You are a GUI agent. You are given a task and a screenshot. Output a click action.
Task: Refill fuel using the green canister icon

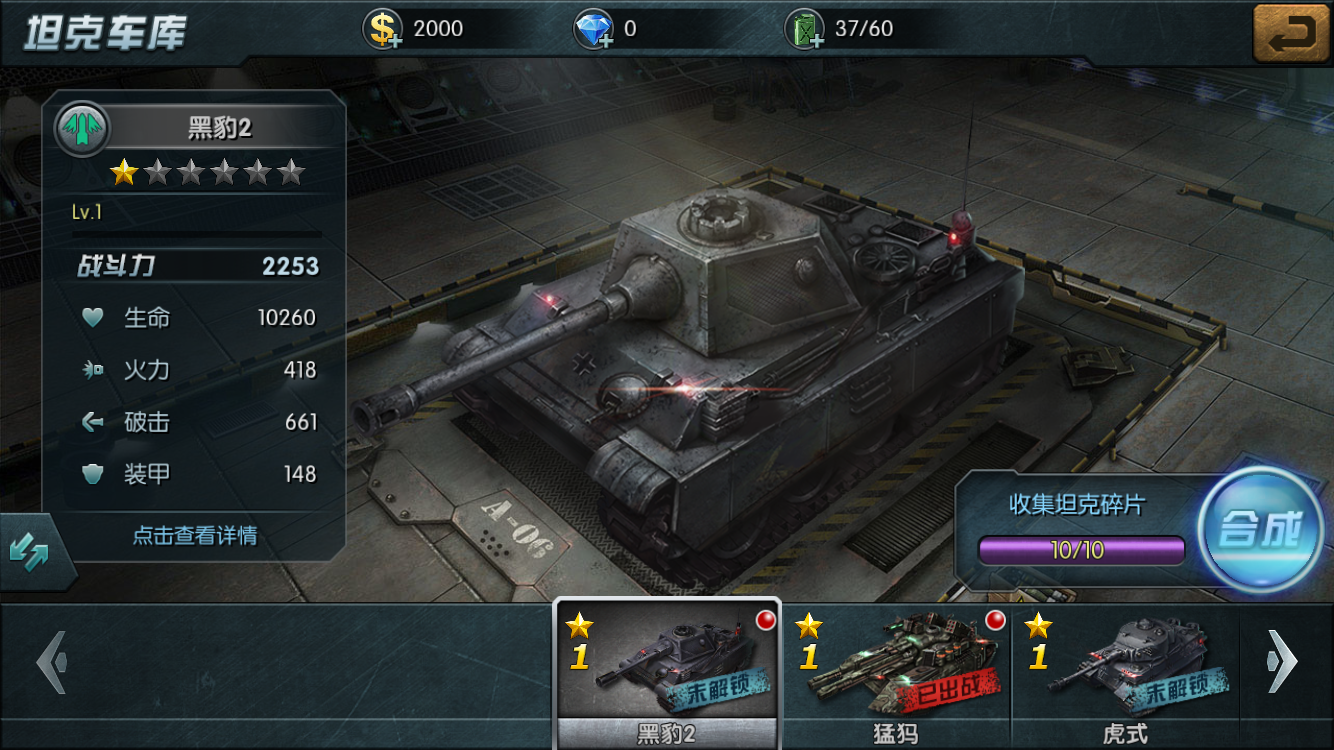pyautogui.click(x=805, y=29)
